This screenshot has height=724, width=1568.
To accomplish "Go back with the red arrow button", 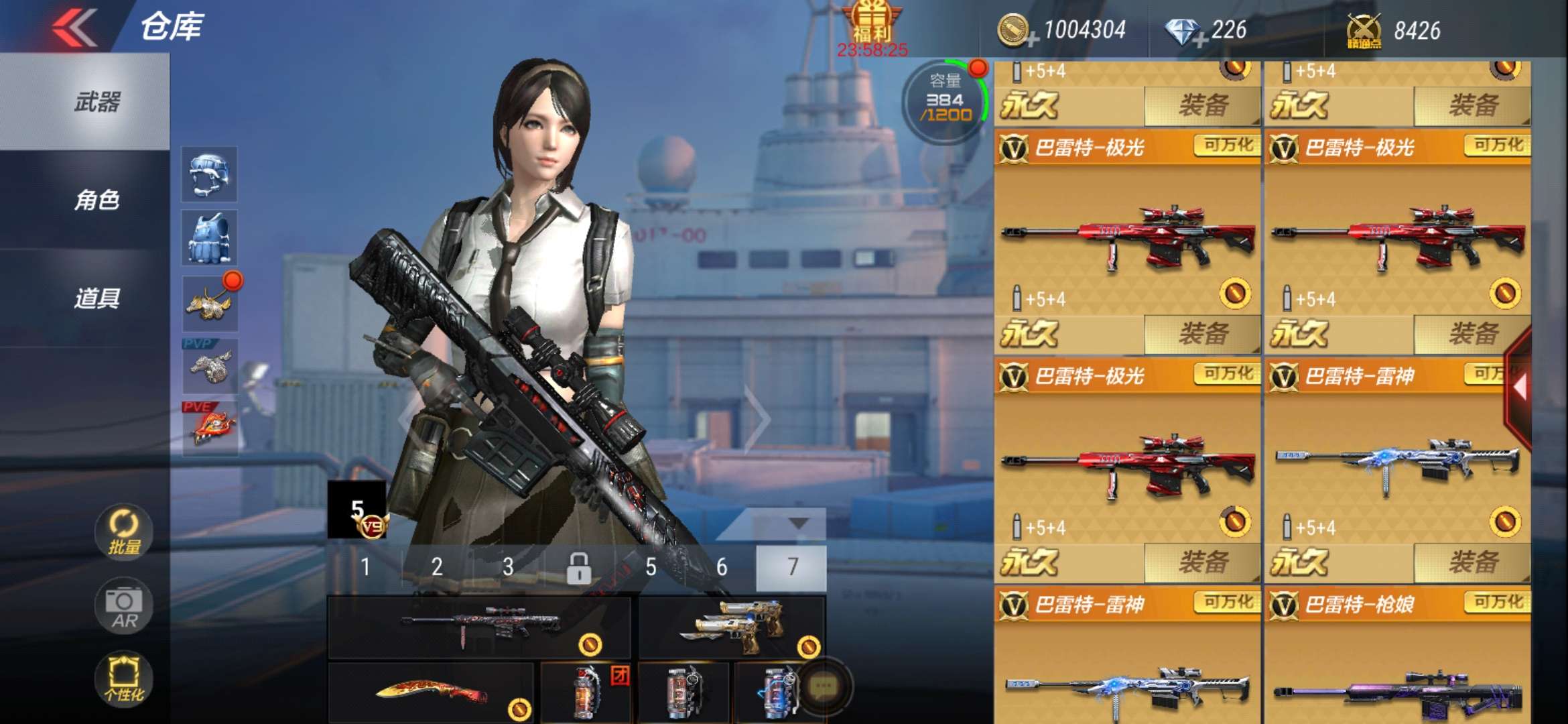I will pos(75,27).
